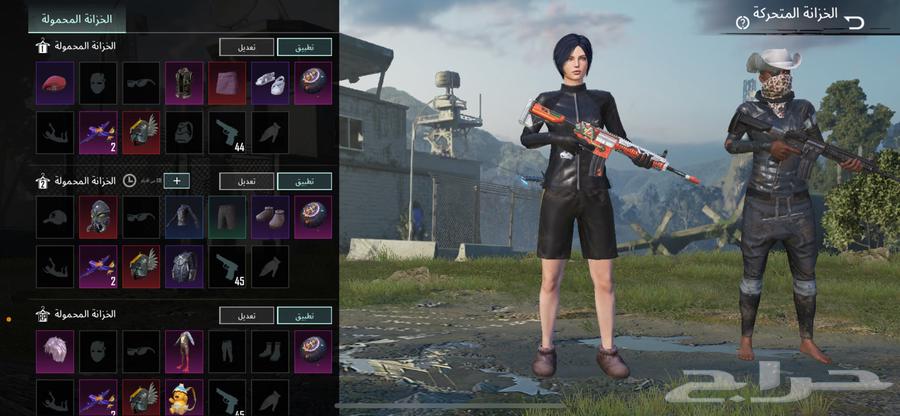This screenshot has width=900, height=416.
Task: Apply the first portable wardrobe set
Action: tap(304, 46)
